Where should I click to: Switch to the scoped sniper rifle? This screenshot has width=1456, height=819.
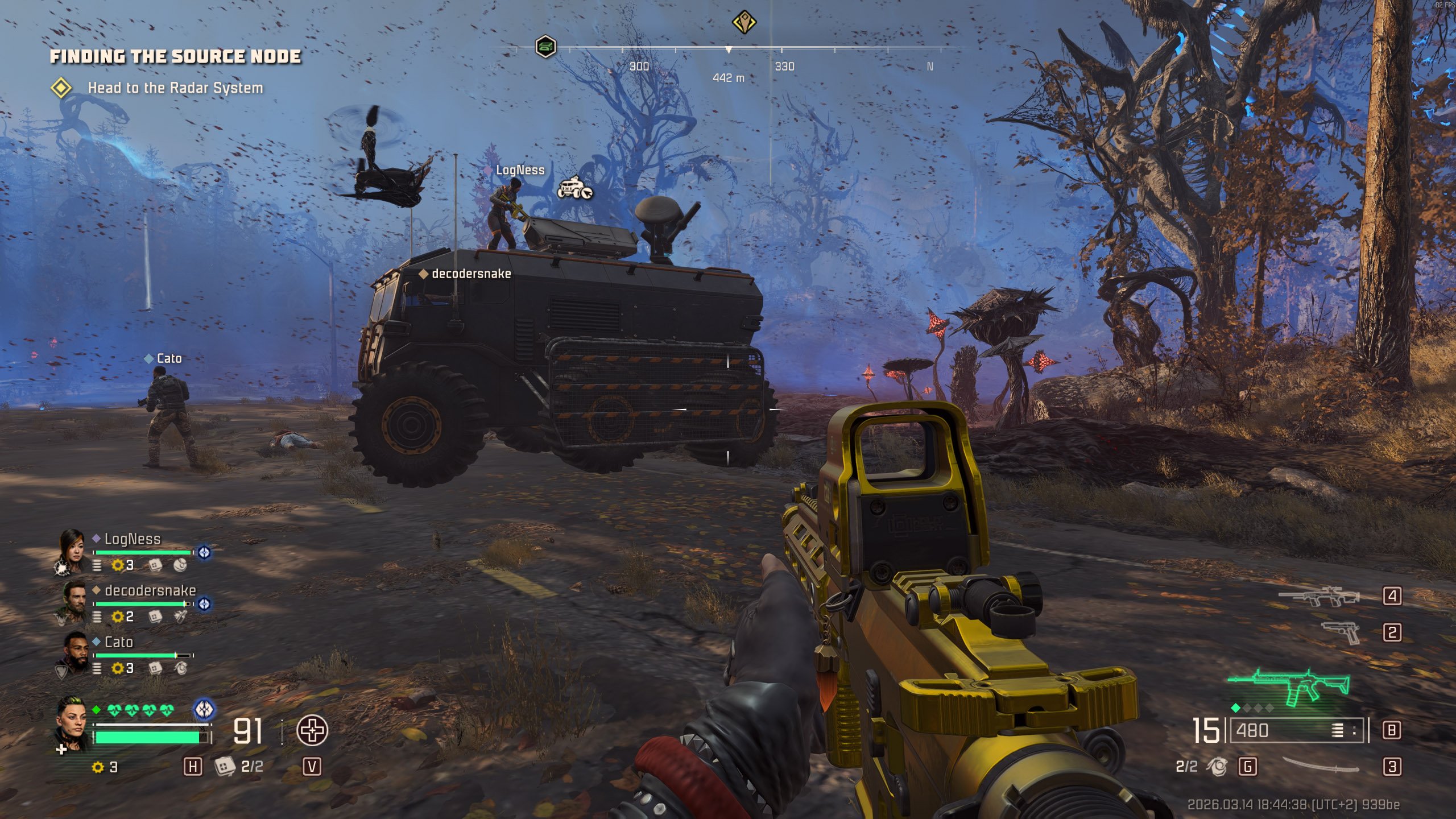1319,597
